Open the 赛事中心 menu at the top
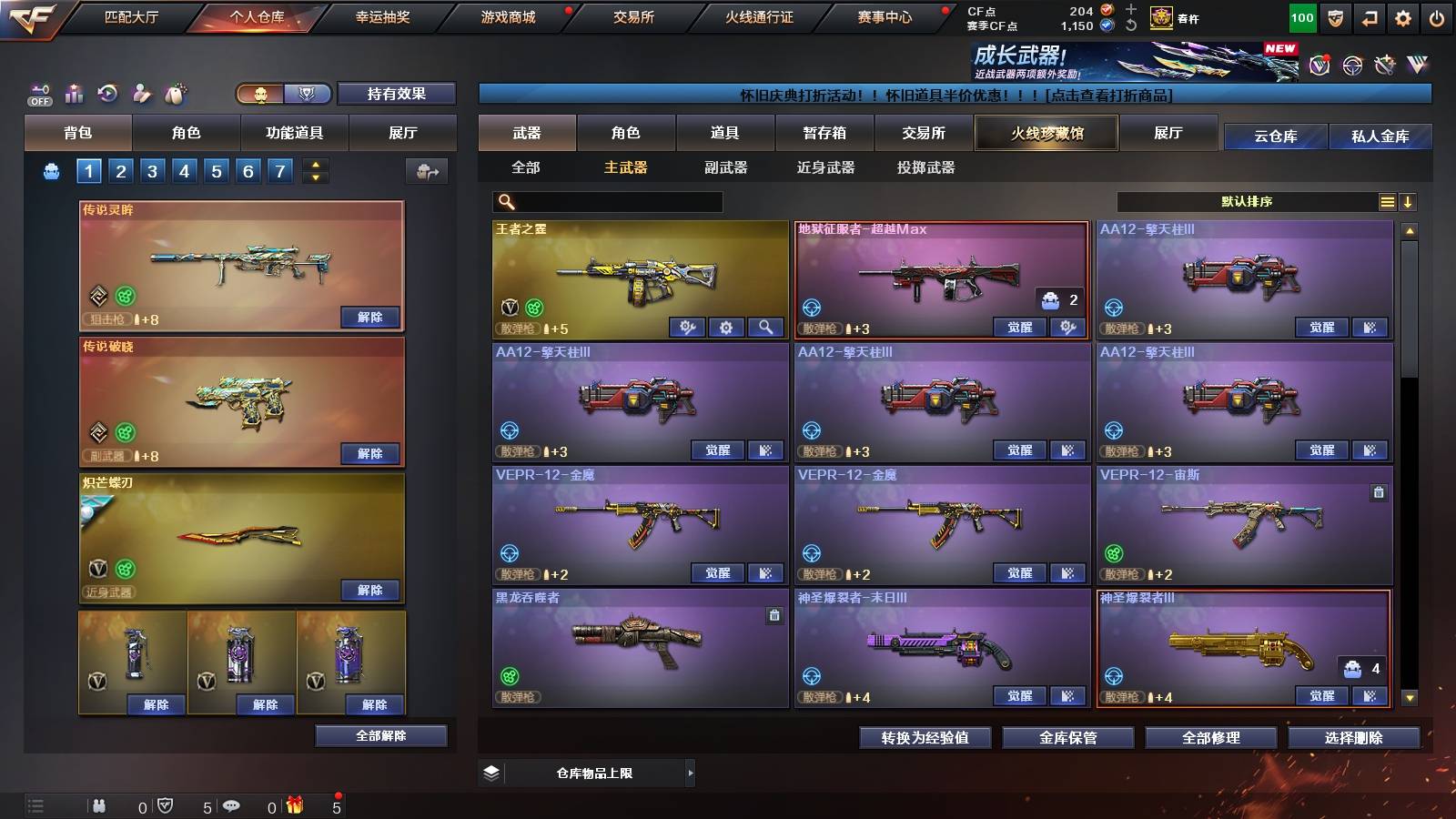 (x=885, y=16)
